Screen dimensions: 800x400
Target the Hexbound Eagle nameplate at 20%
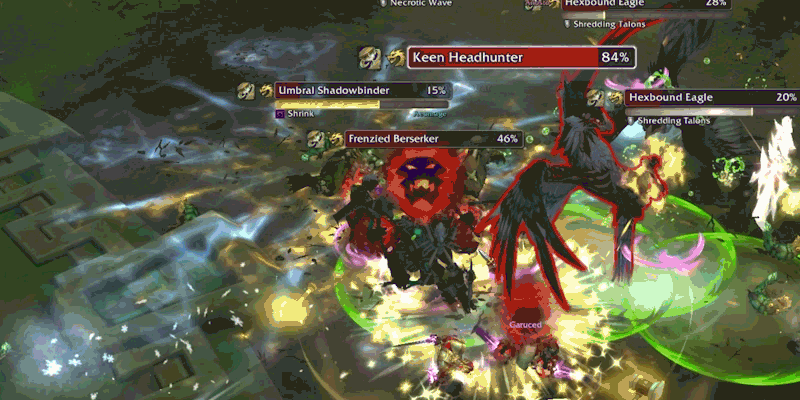tap(712, 97)
